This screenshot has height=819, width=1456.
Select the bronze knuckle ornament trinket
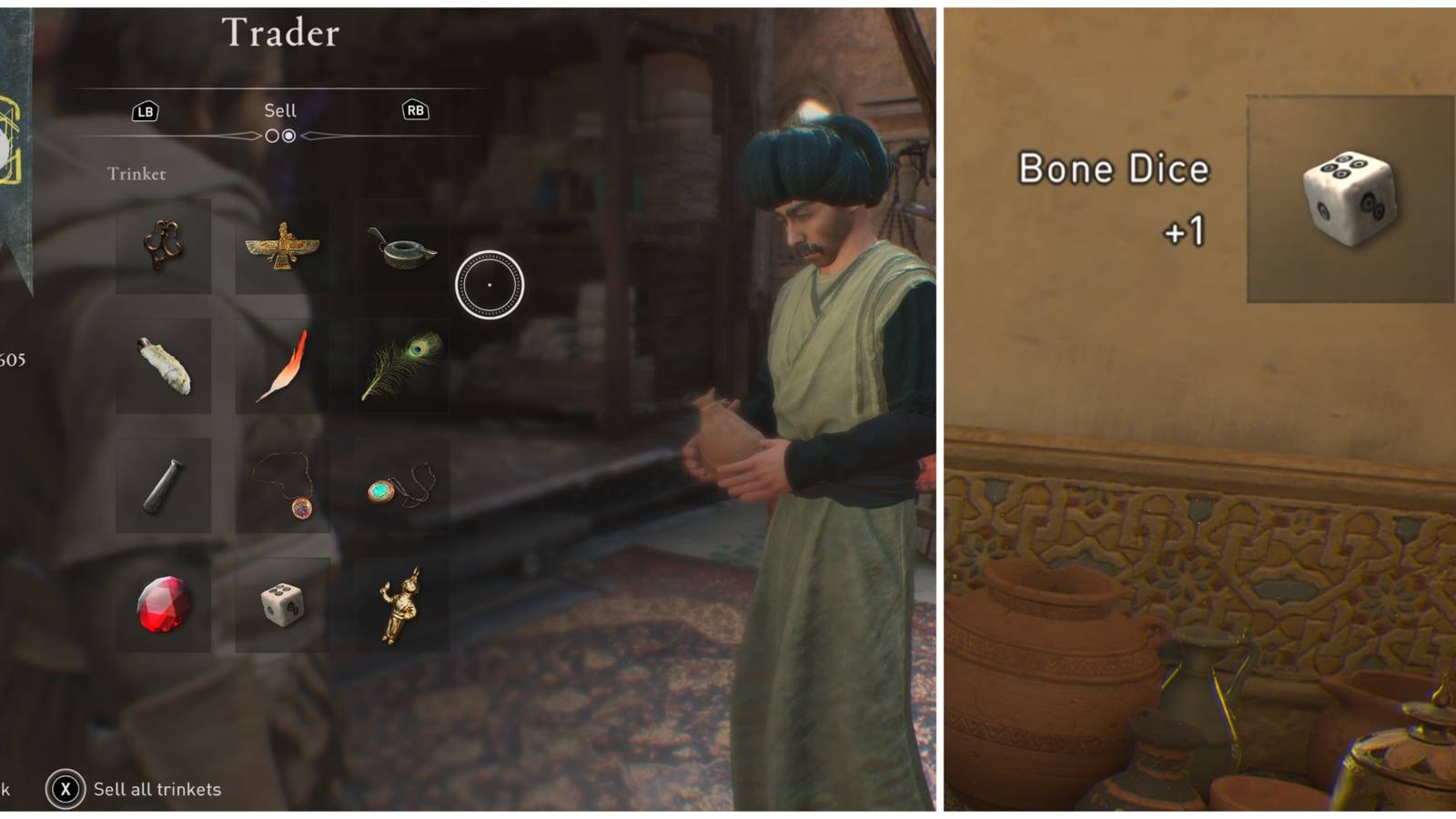(164, 244)
